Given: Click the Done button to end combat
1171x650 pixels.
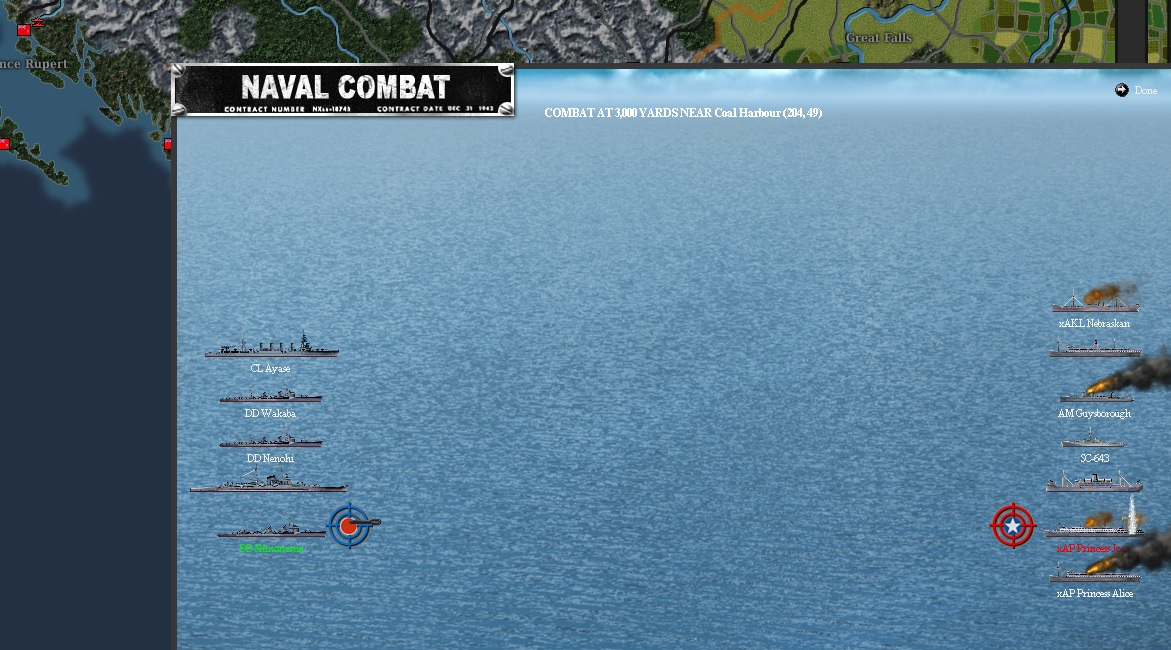Looking at the screenshot, I should coord(1136,91).
